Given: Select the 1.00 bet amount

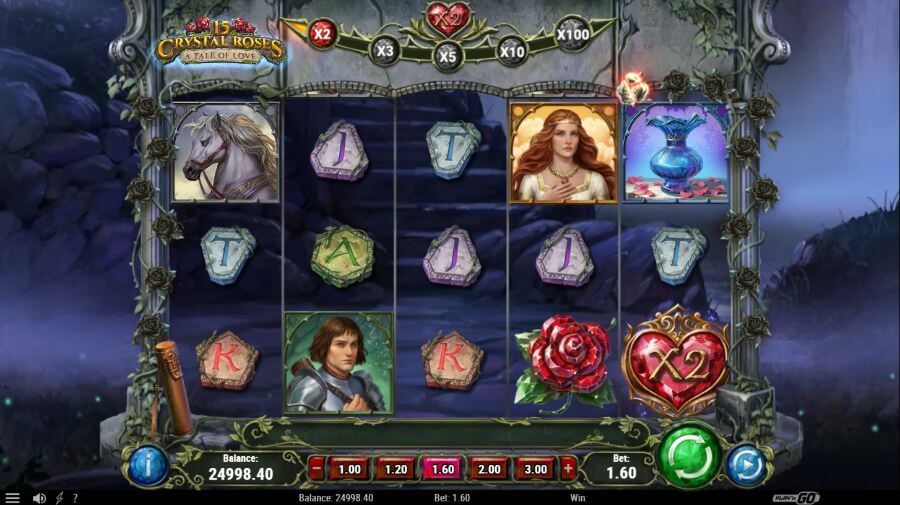Looking at the screenshot, I should (349, 468).
